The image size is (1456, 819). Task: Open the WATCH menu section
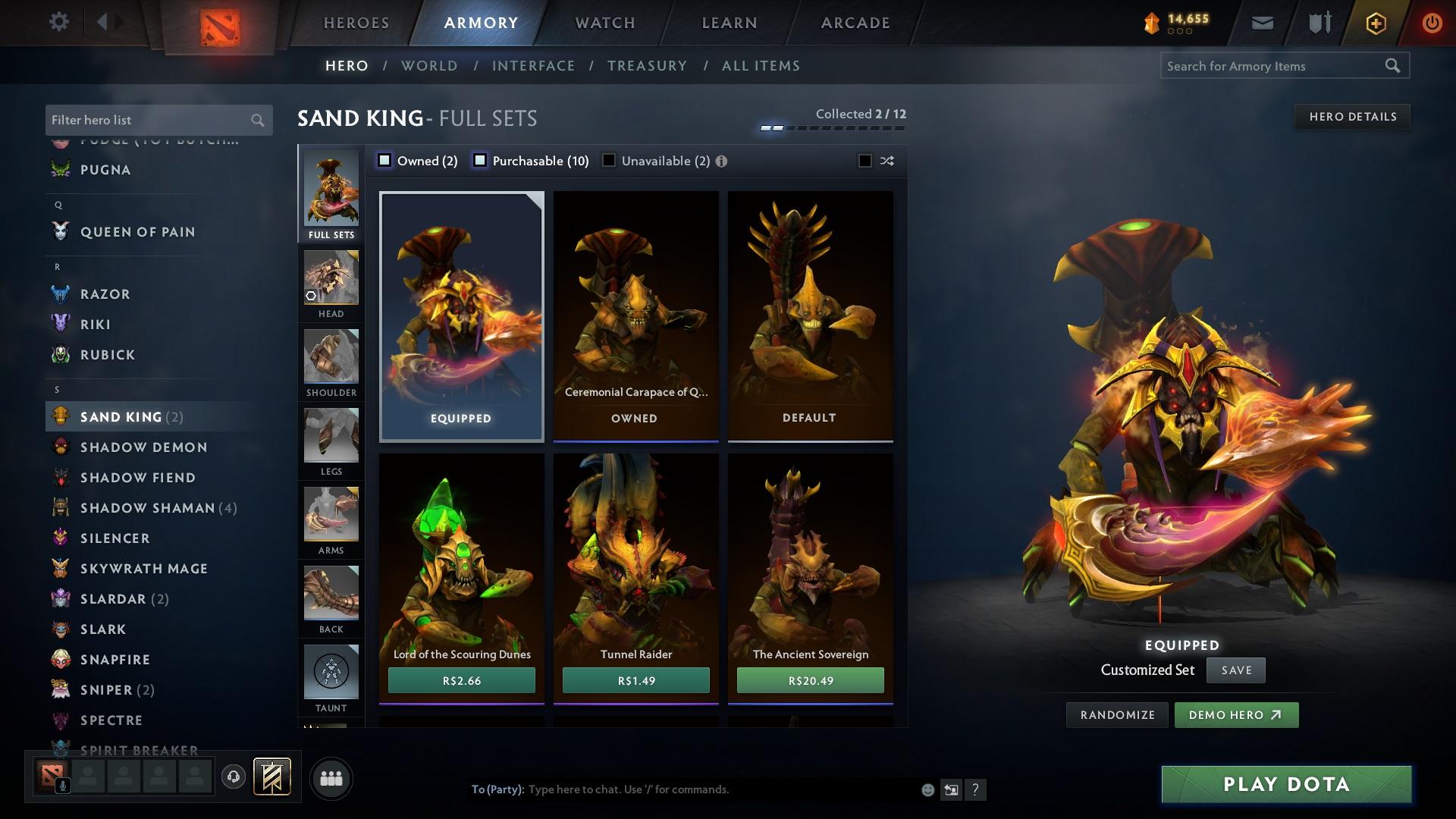603,23
